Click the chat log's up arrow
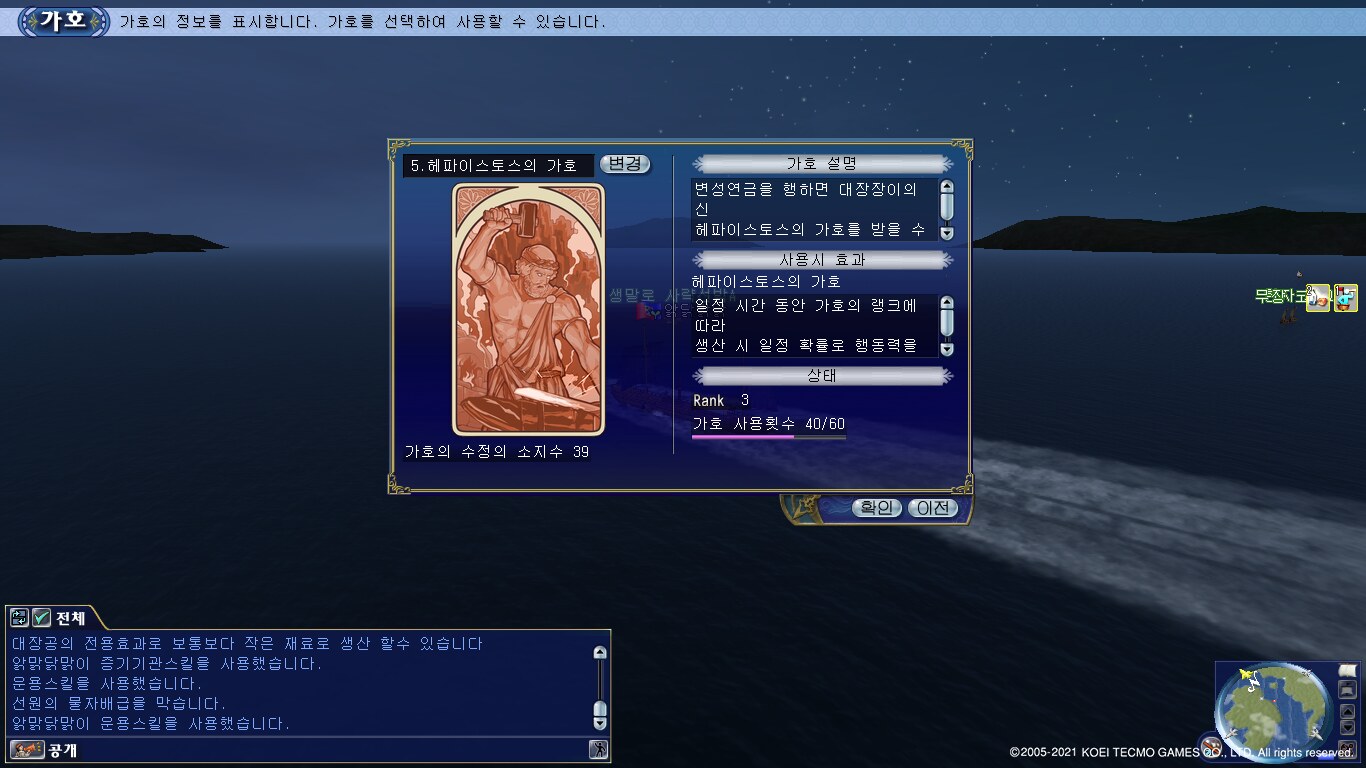Image resolution: width=1366 pixels, height=768 pixels. (x=600, y=653)
